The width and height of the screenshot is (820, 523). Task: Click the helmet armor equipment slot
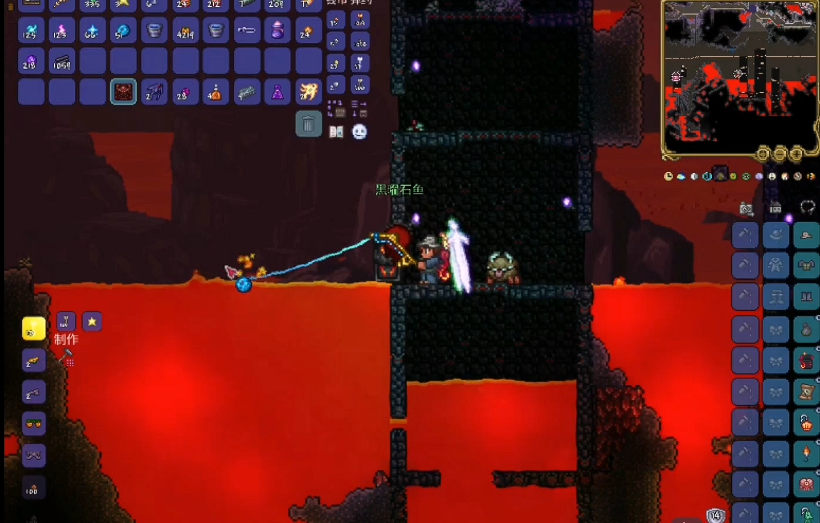[806, 236]
